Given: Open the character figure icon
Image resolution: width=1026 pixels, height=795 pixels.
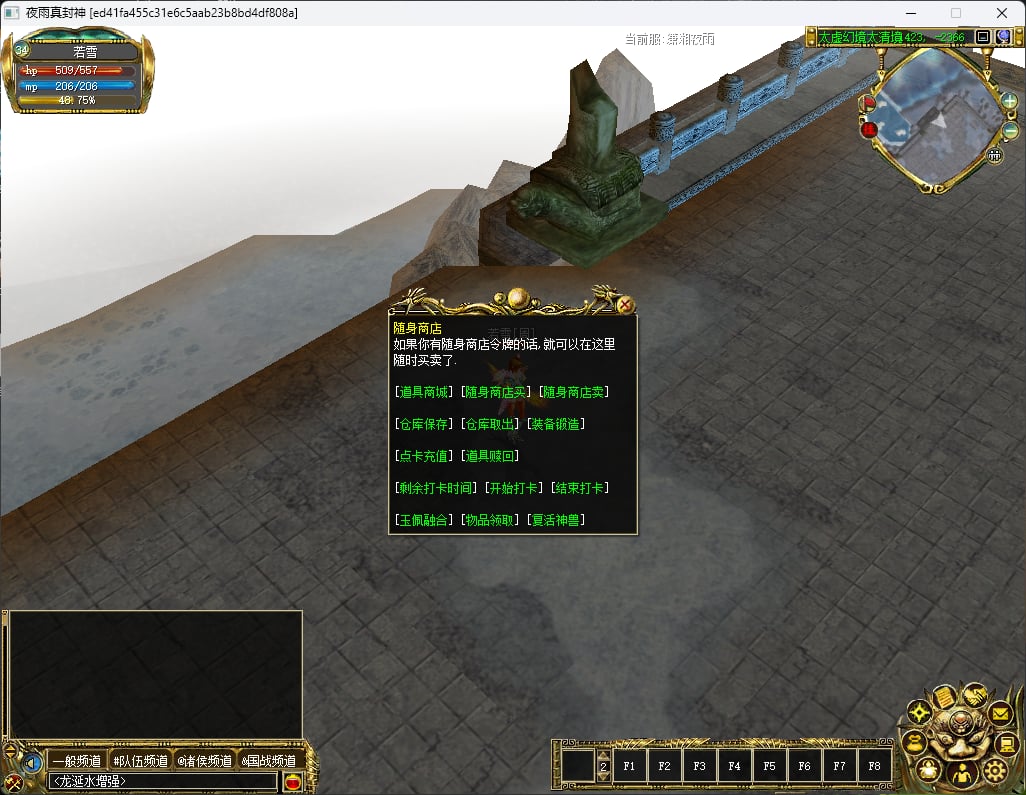Looking at the screenshot, I should 961,775.
